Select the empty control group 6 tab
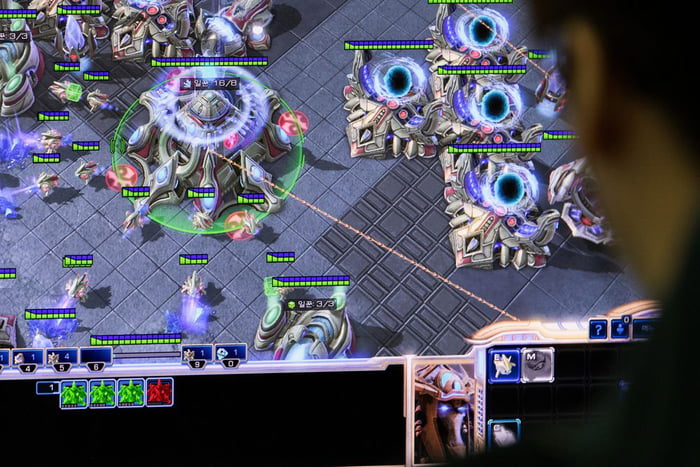The width and height of the screenshot is (700, 467). point(96,356)
